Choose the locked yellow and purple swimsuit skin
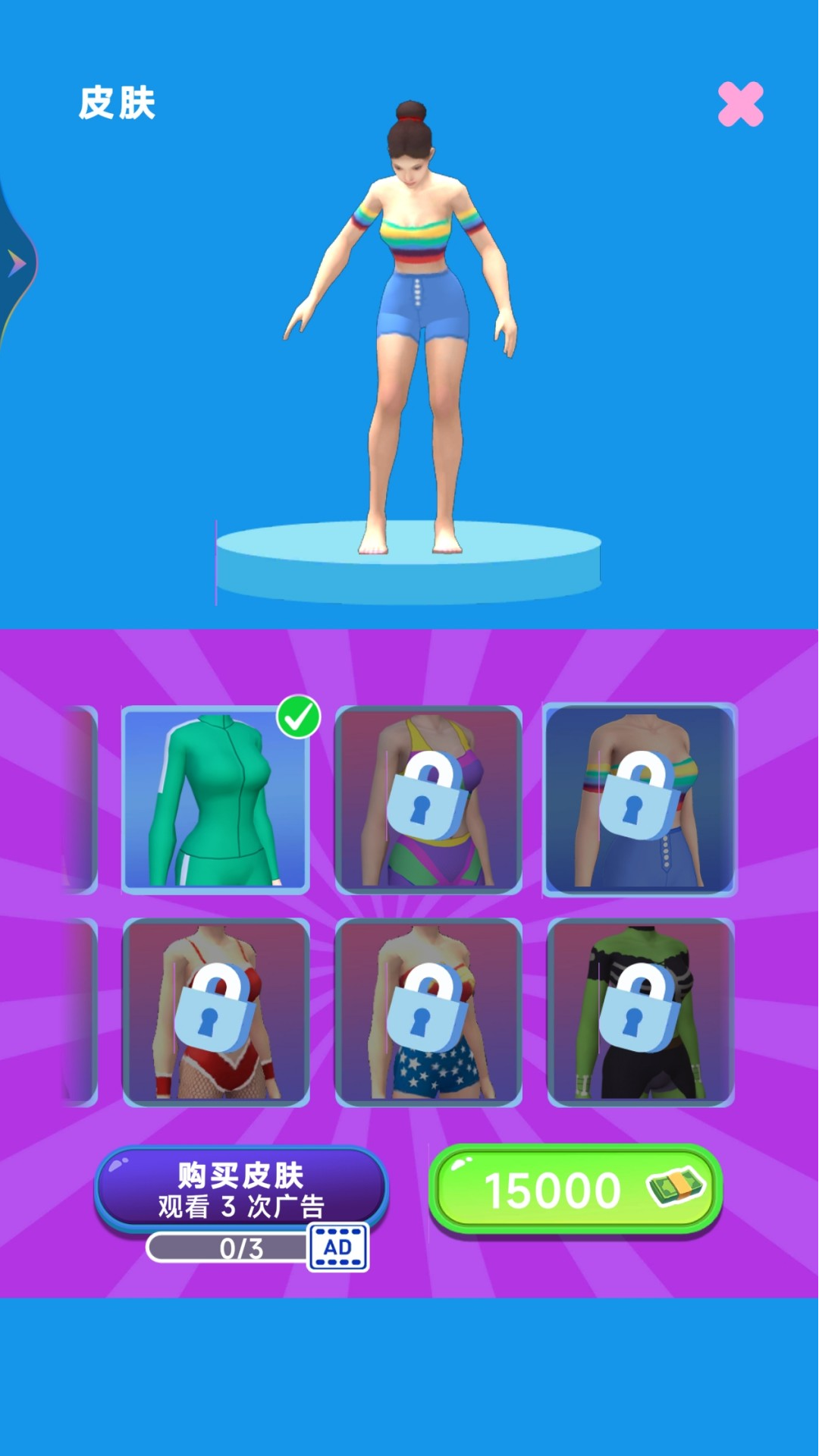Image resolution: width=819 pixels, height=1456 pixels. point(428,799)
